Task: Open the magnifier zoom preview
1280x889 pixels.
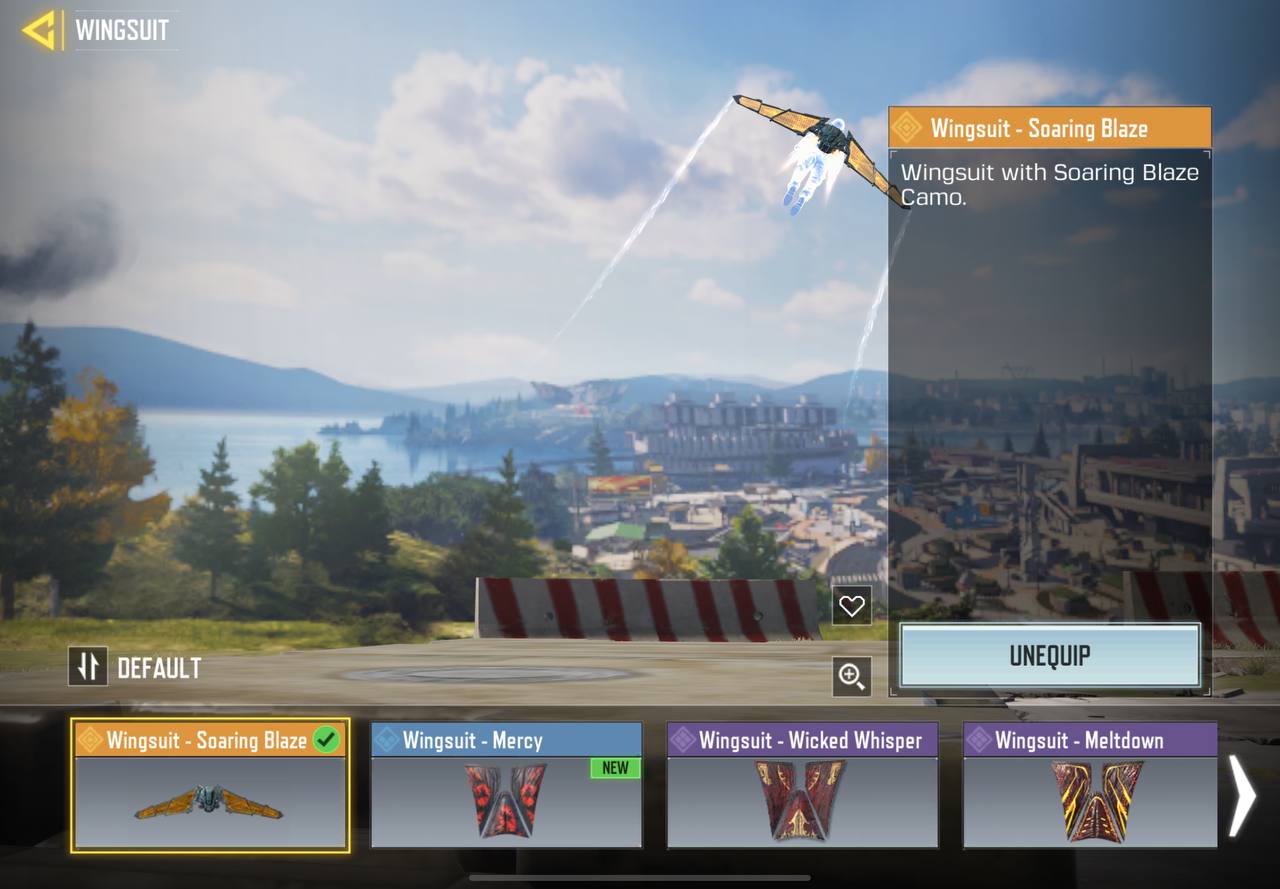Action: [x=851, y=677]
